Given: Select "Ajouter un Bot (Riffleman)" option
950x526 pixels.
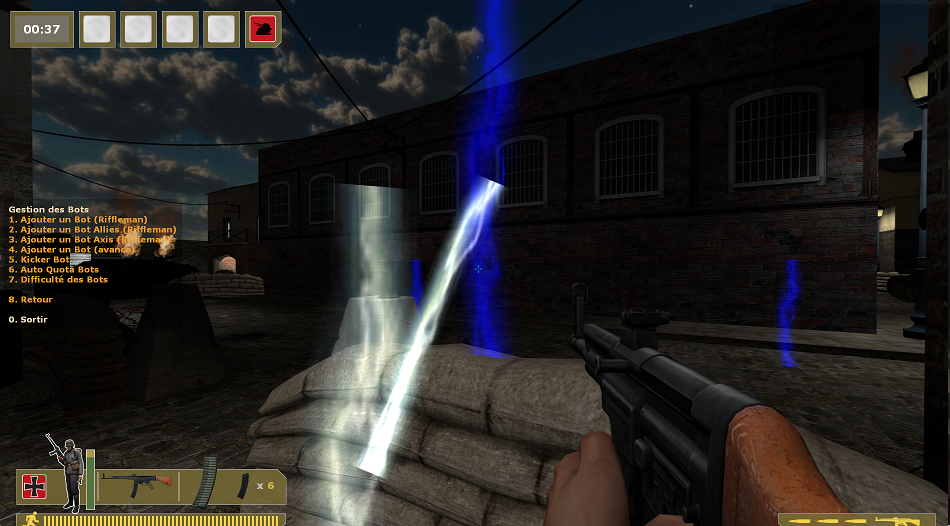Looking at the screenshot, I should pos(78,219).
